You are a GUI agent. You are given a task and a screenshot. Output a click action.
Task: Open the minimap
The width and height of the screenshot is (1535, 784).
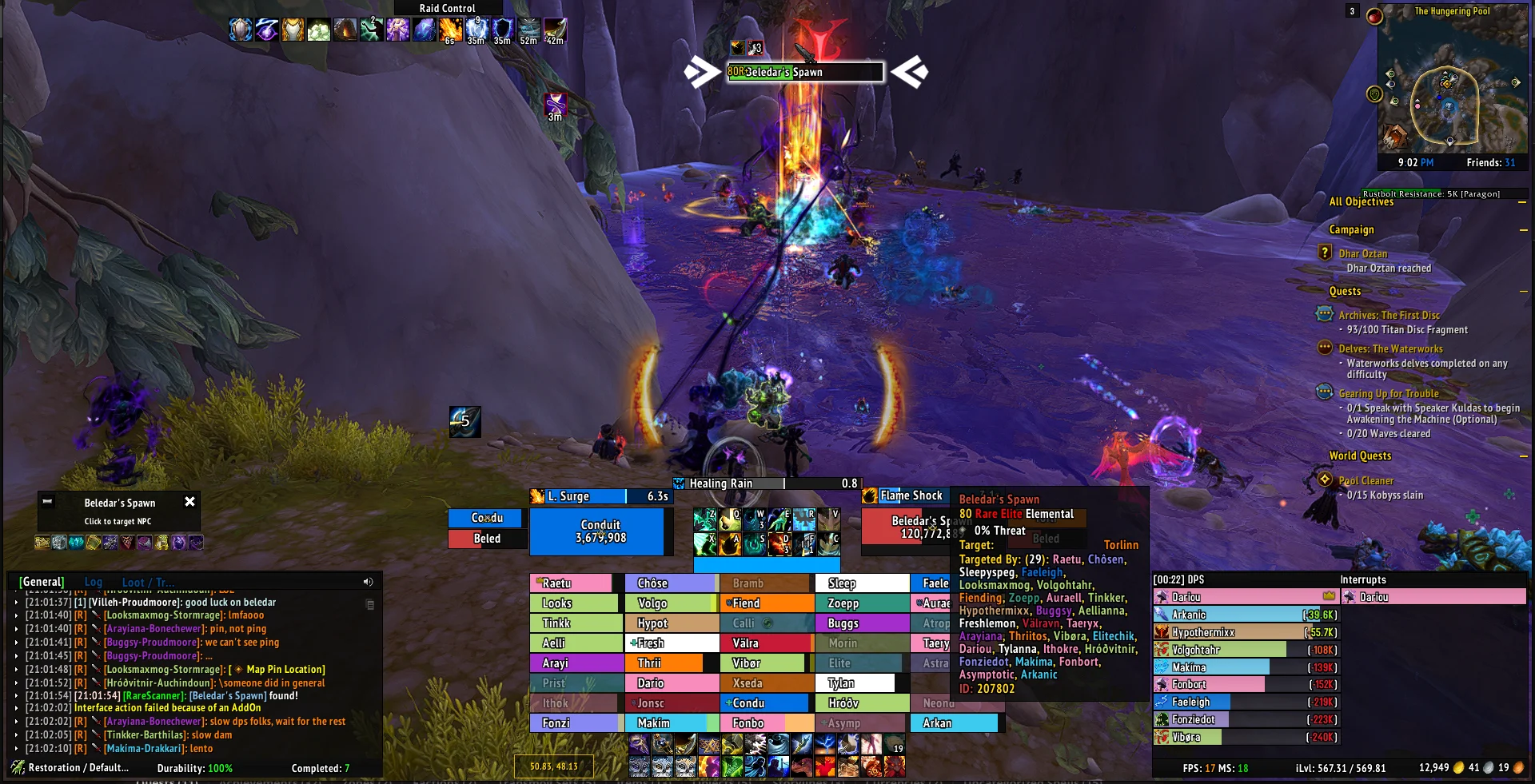(x=1449, y=88)
